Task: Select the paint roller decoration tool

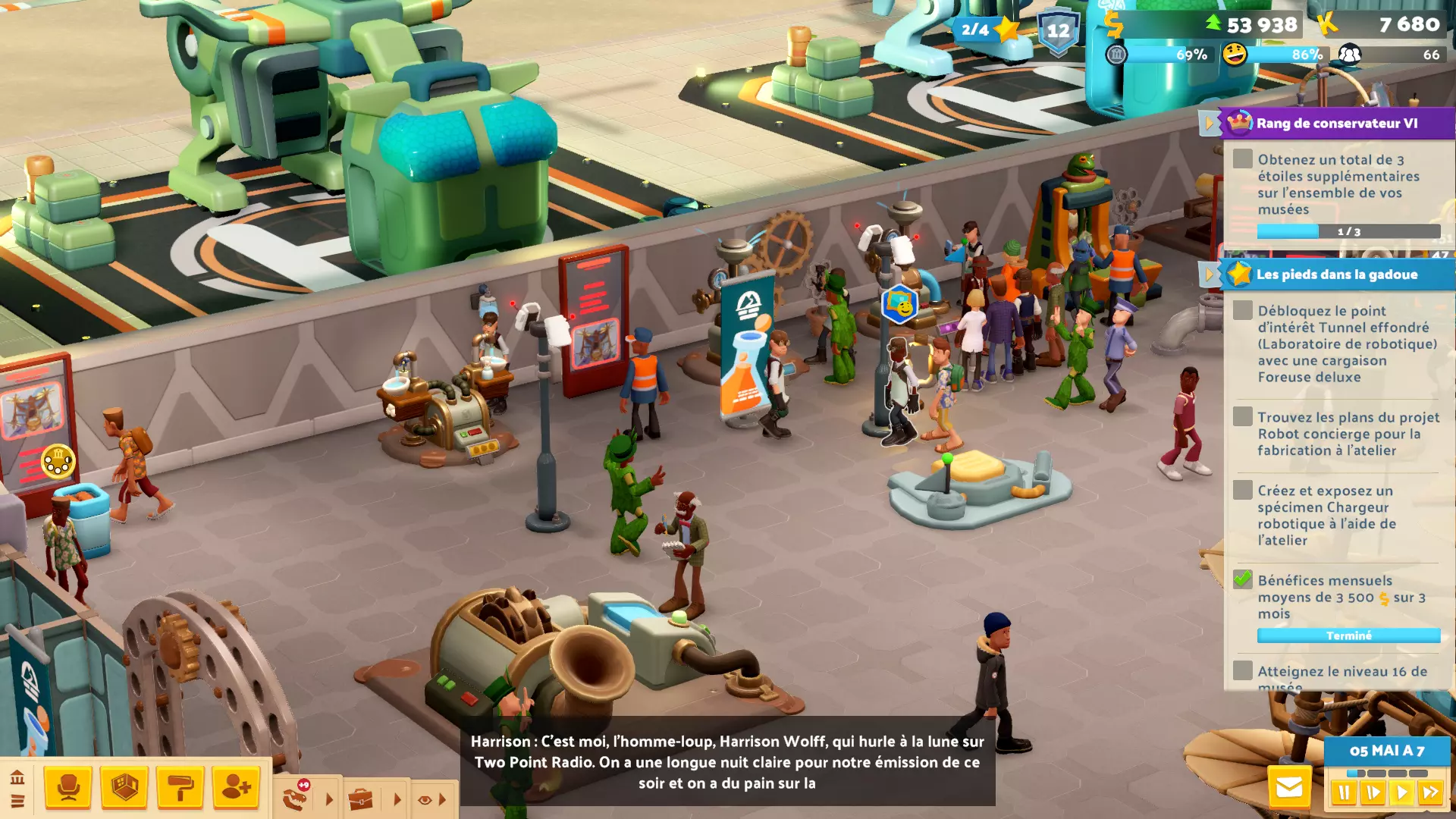Action: (180, 788)
